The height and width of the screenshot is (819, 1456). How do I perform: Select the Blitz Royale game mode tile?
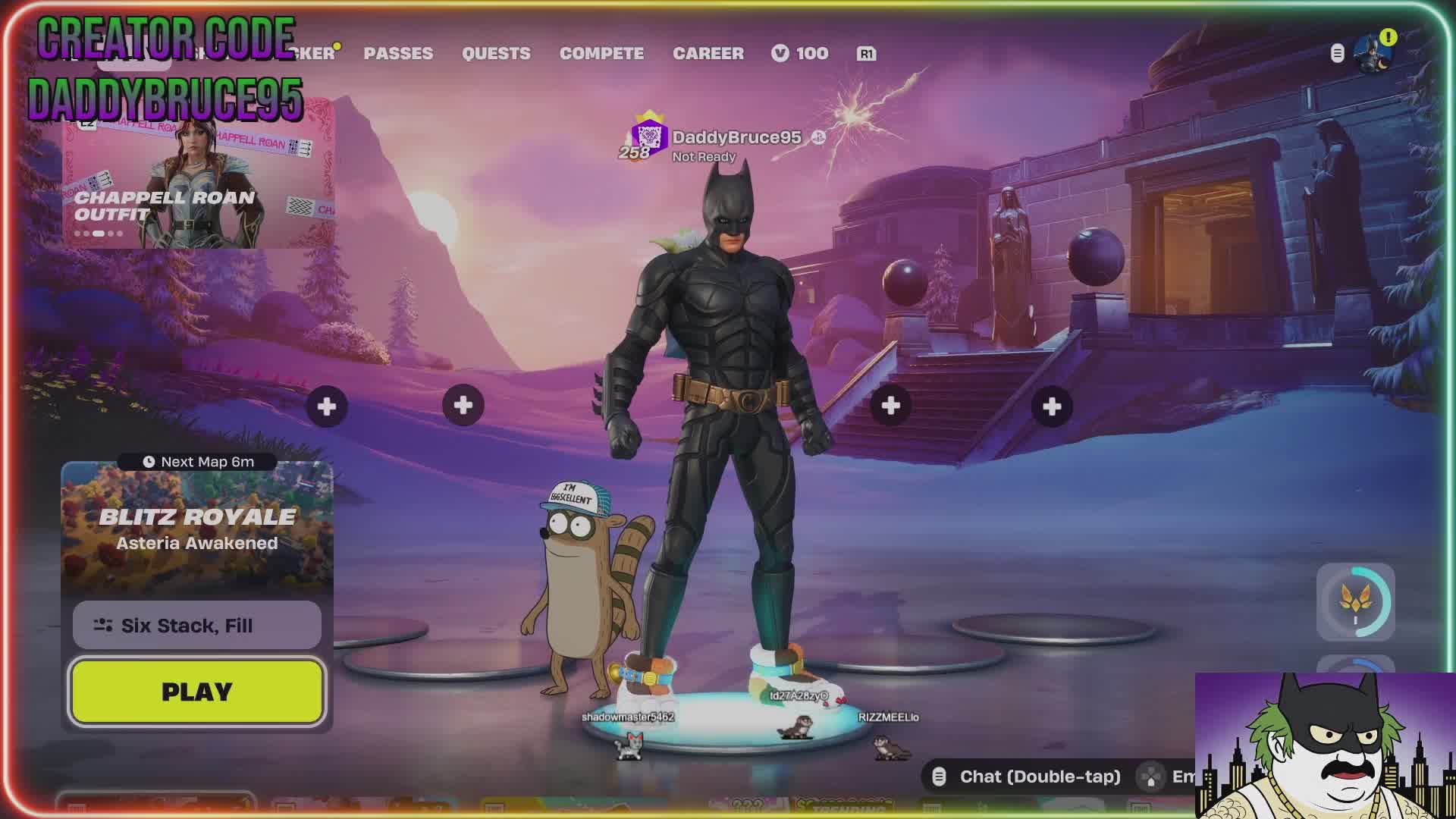[x=197, y=529]
